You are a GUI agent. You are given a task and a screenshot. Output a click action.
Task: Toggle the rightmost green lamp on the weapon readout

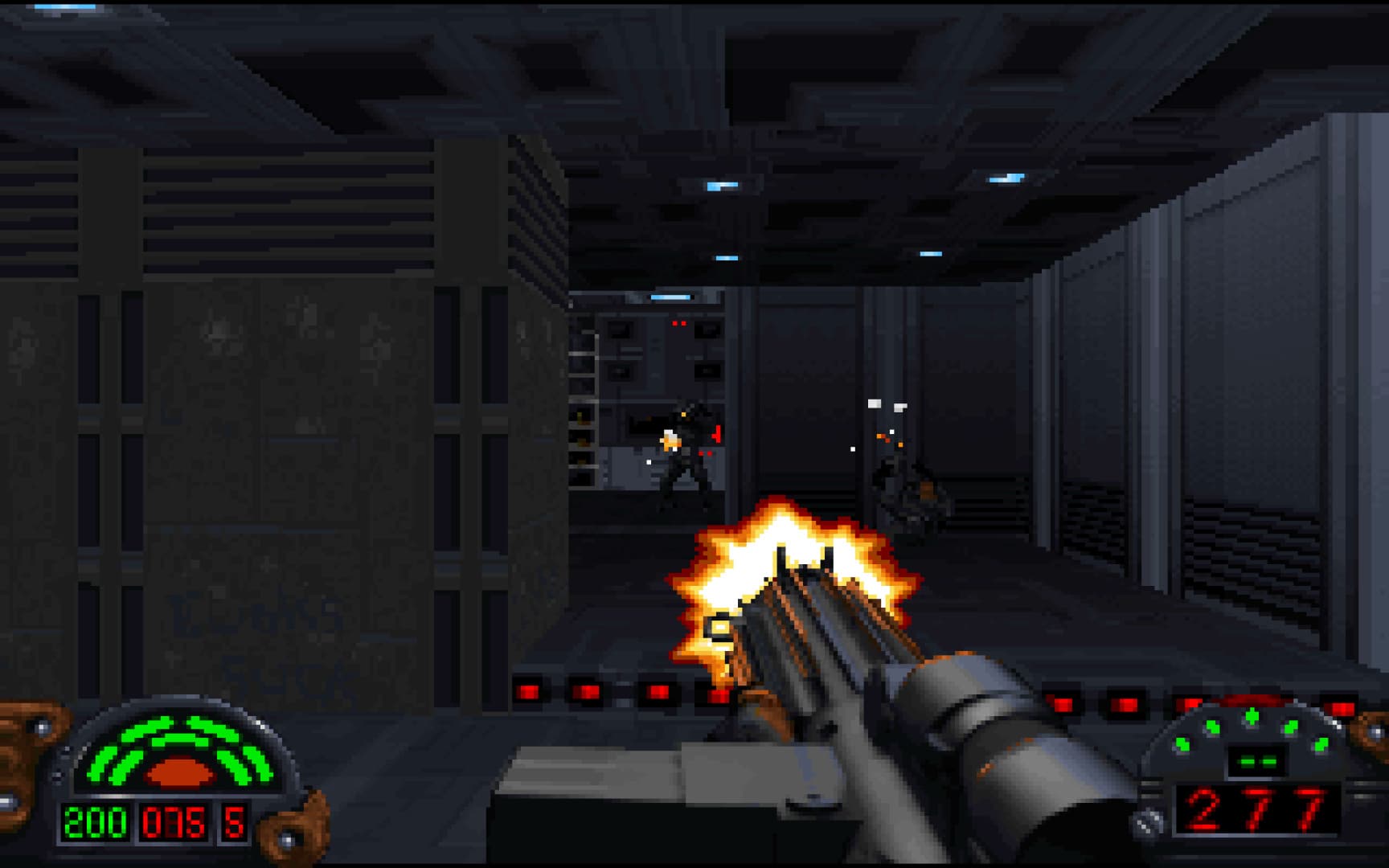click(1321, 743)
